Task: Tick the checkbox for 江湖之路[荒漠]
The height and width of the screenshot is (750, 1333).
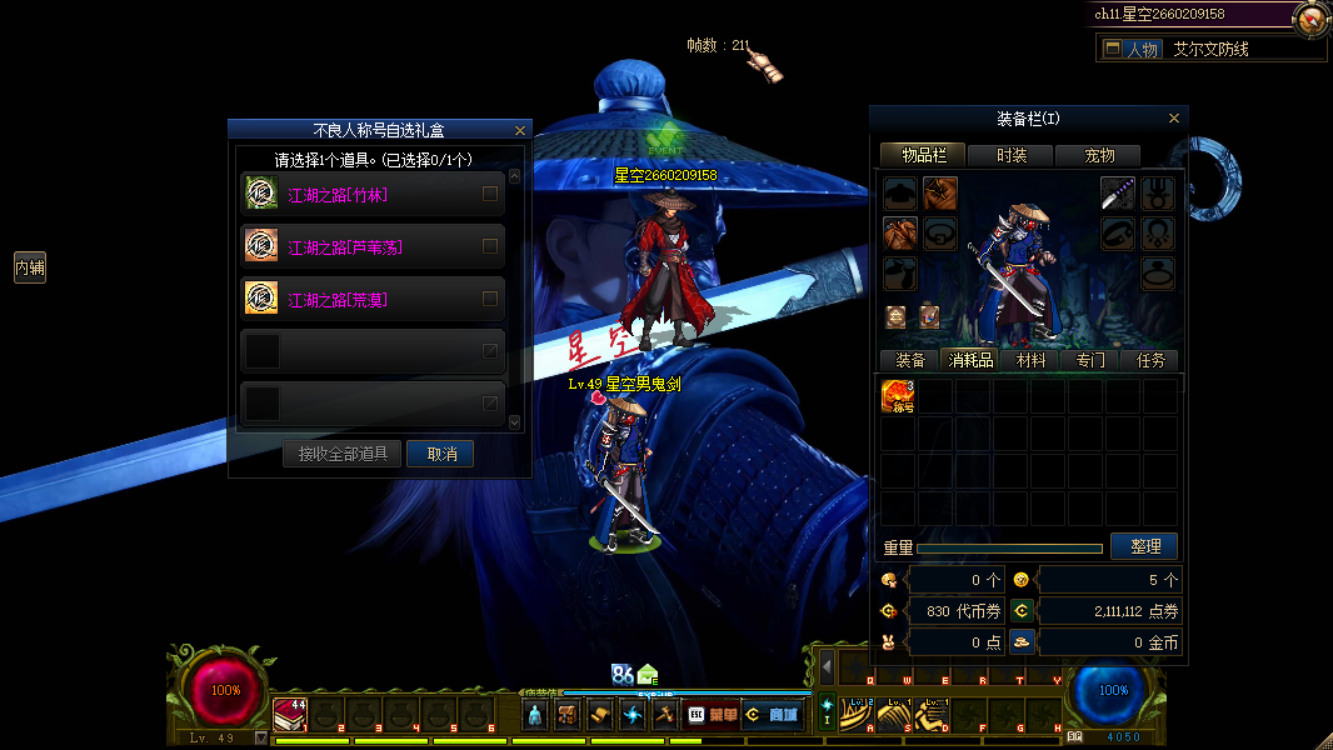Action: [x=490, y=298]
